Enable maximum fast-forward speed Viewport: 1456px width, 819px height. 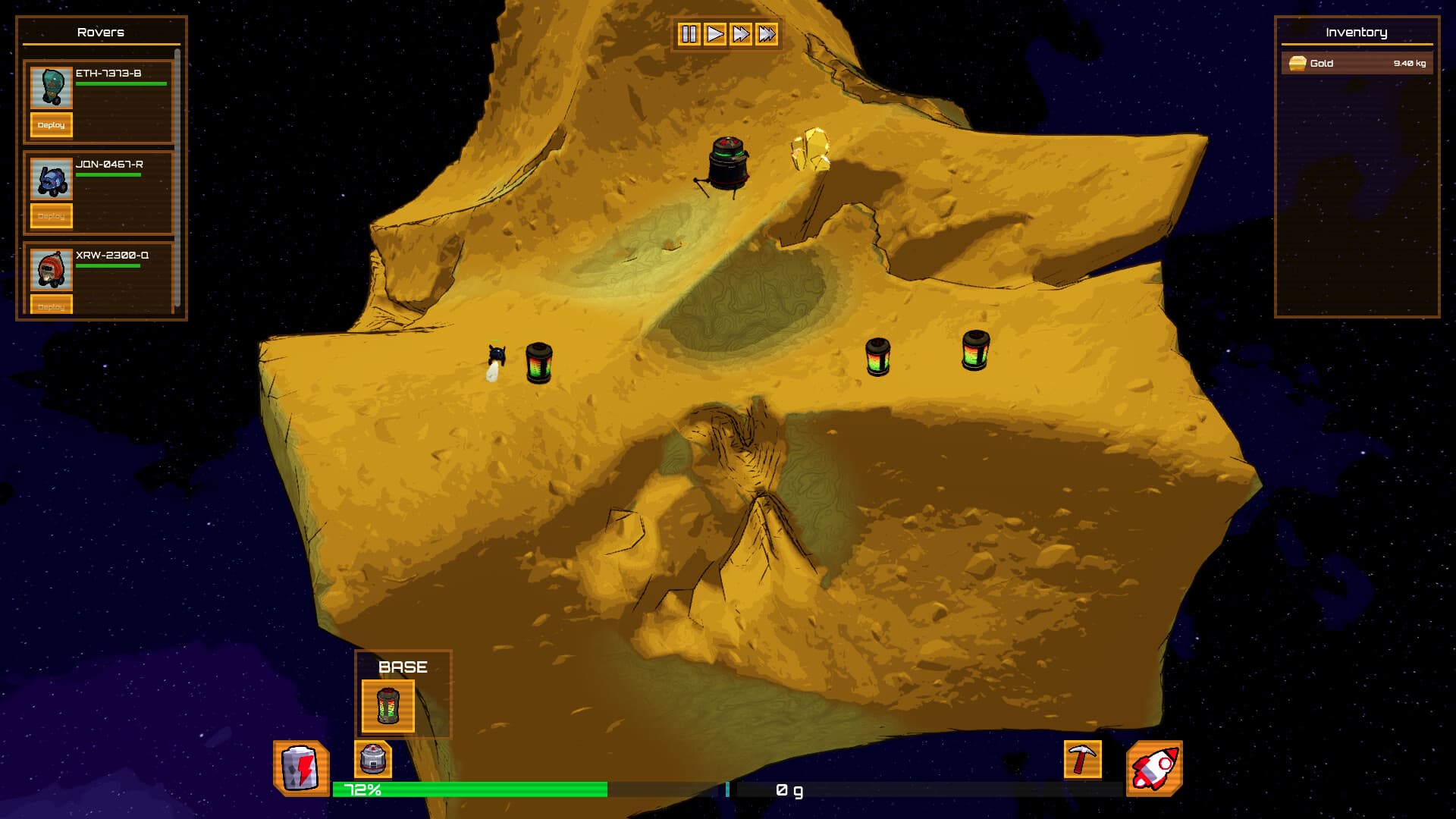768,33
